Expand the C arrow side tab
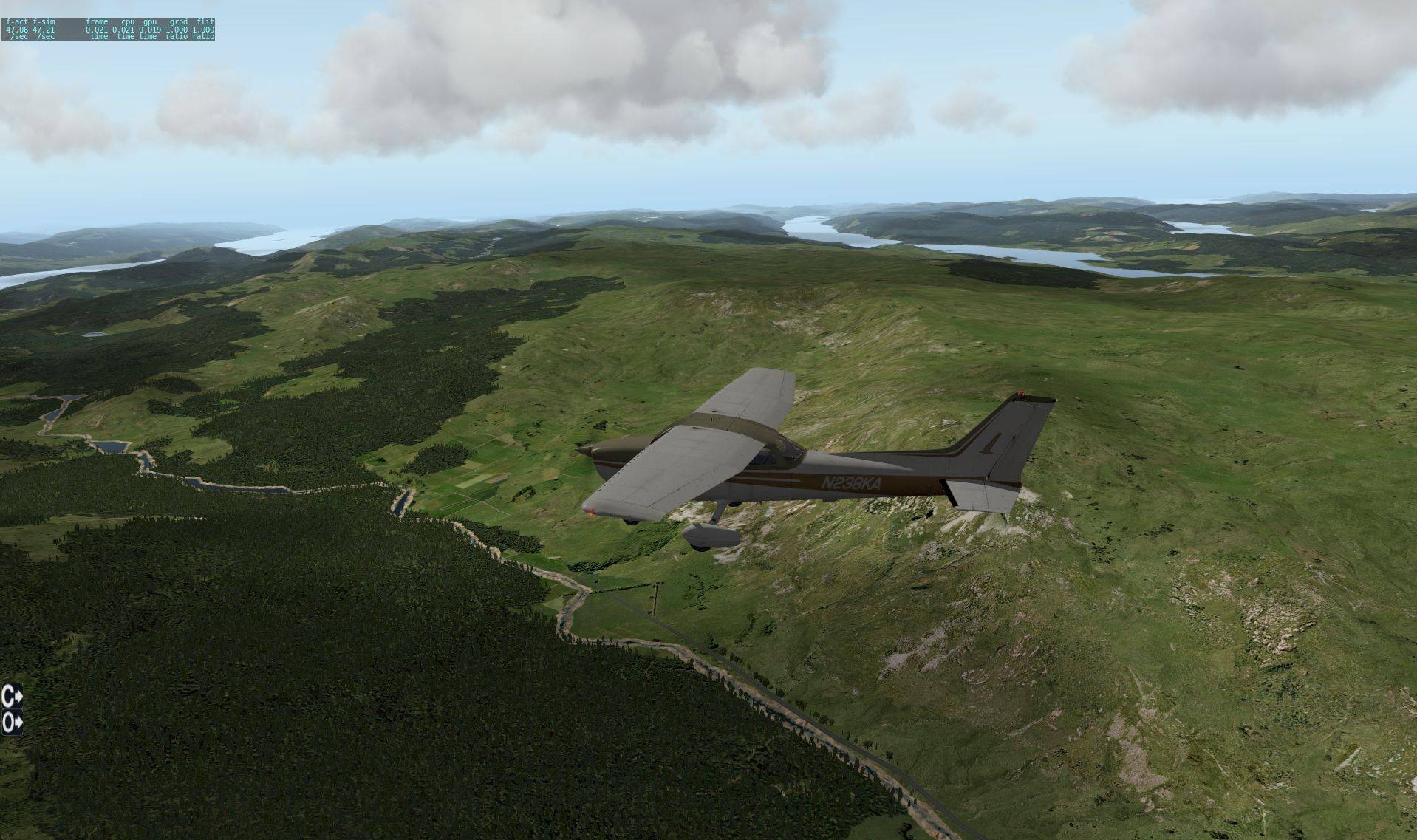 tap(12, 695)
